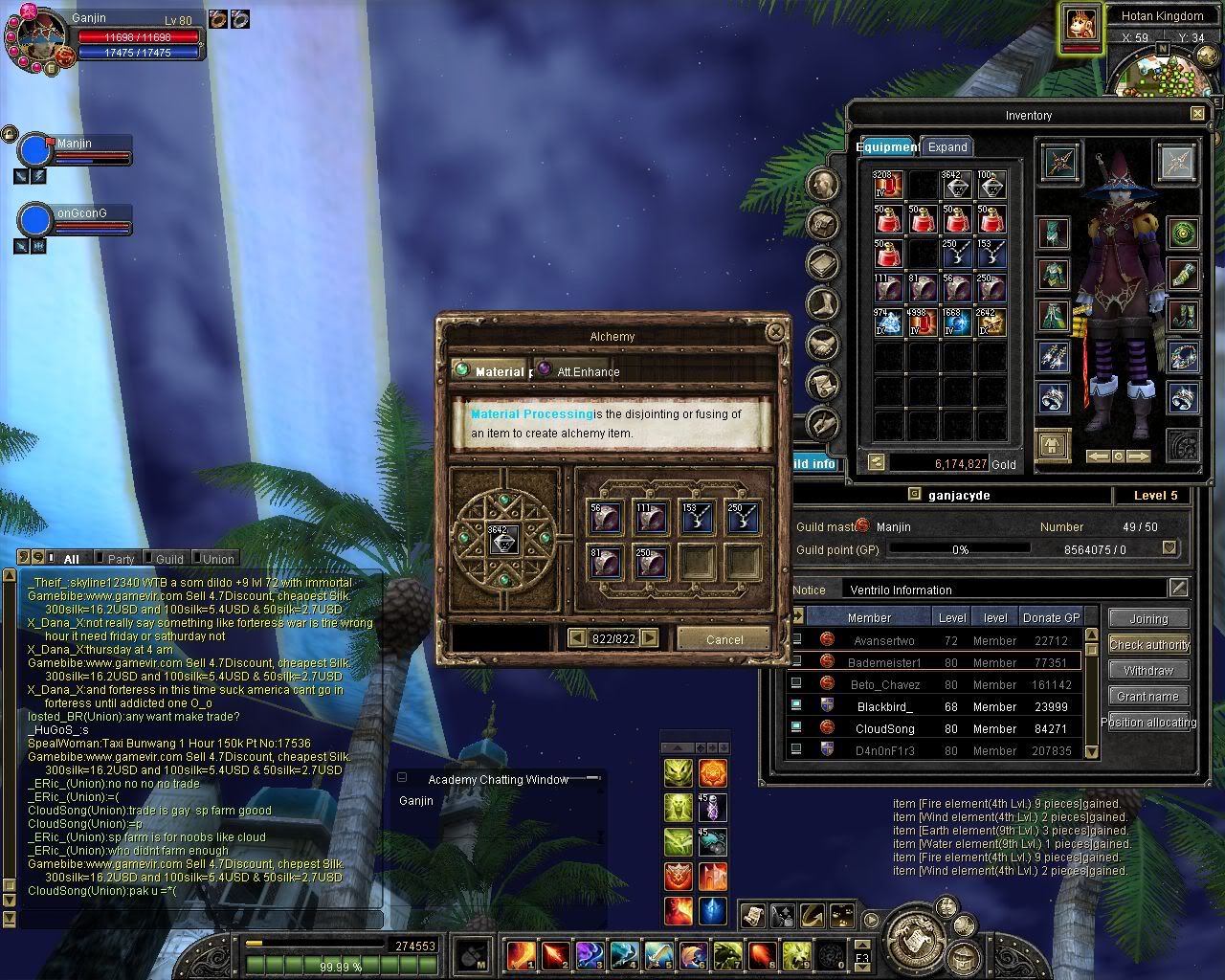This screenshot has width=1225, height=980.
Task: Switch chat to the Party tab
Action: point(121,559)
